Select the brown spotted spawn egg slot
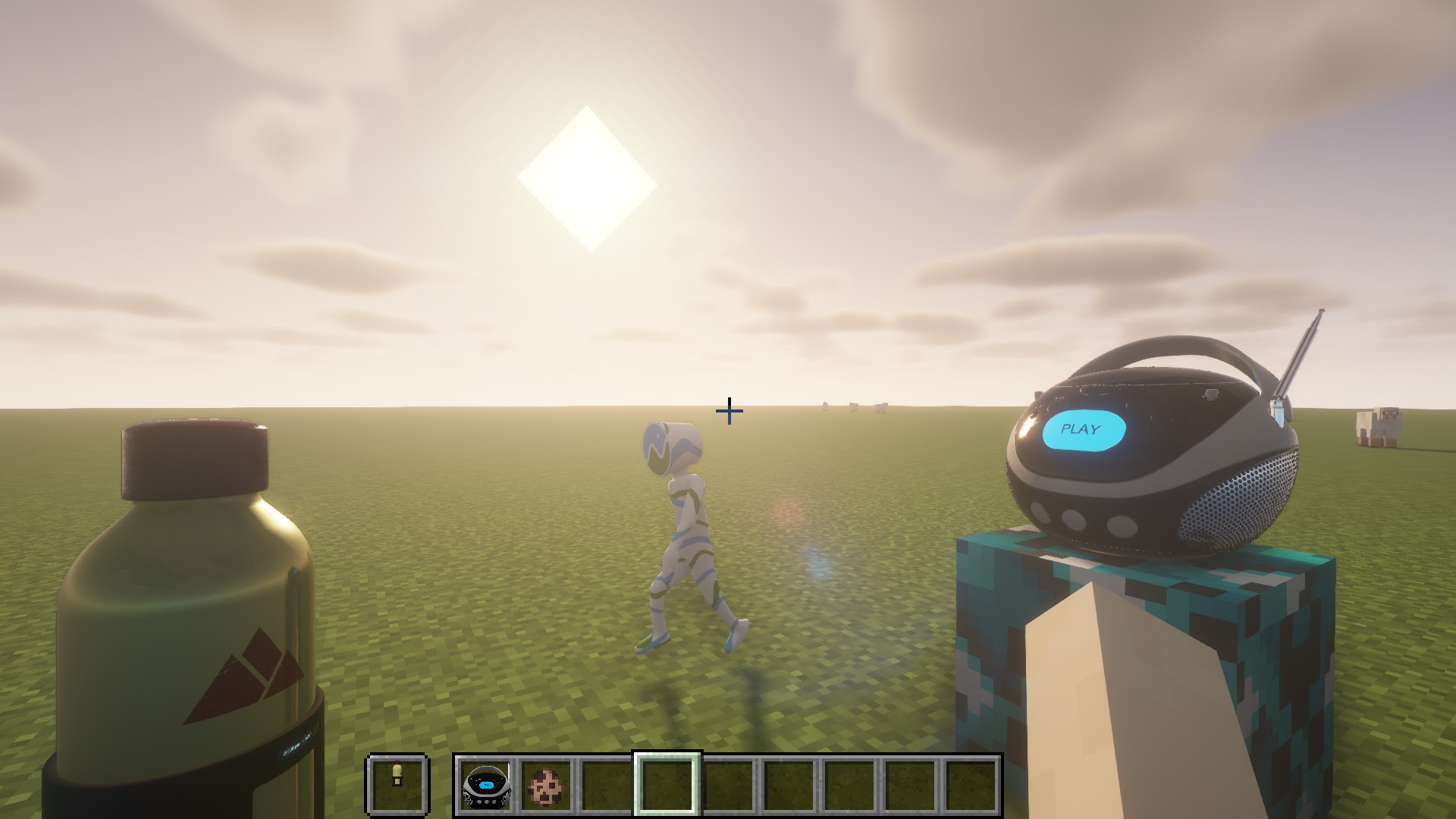This screenshot has width=1456, height=819. pyautogui.click(x=546, y=785)
